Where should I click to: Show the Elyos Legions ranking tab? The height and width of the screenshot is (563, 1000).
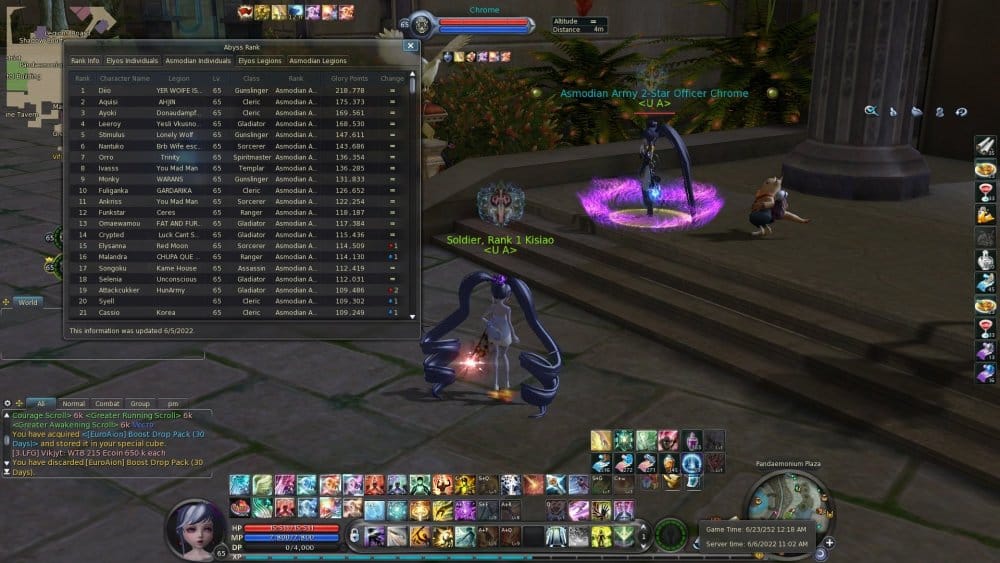pyautogui.click(x=260, y=61)
